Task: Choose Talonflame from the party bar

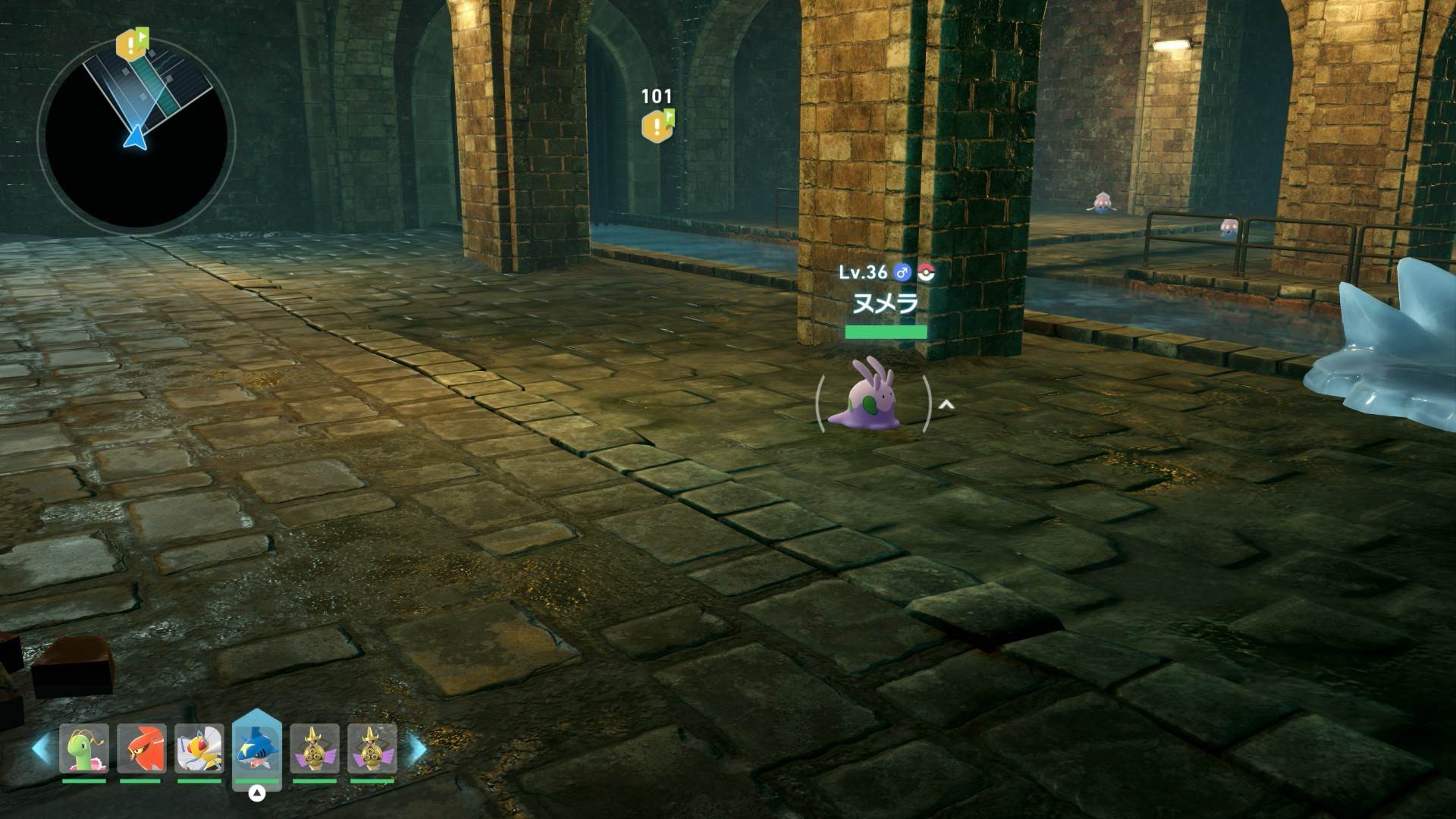Action: (141, 748)
